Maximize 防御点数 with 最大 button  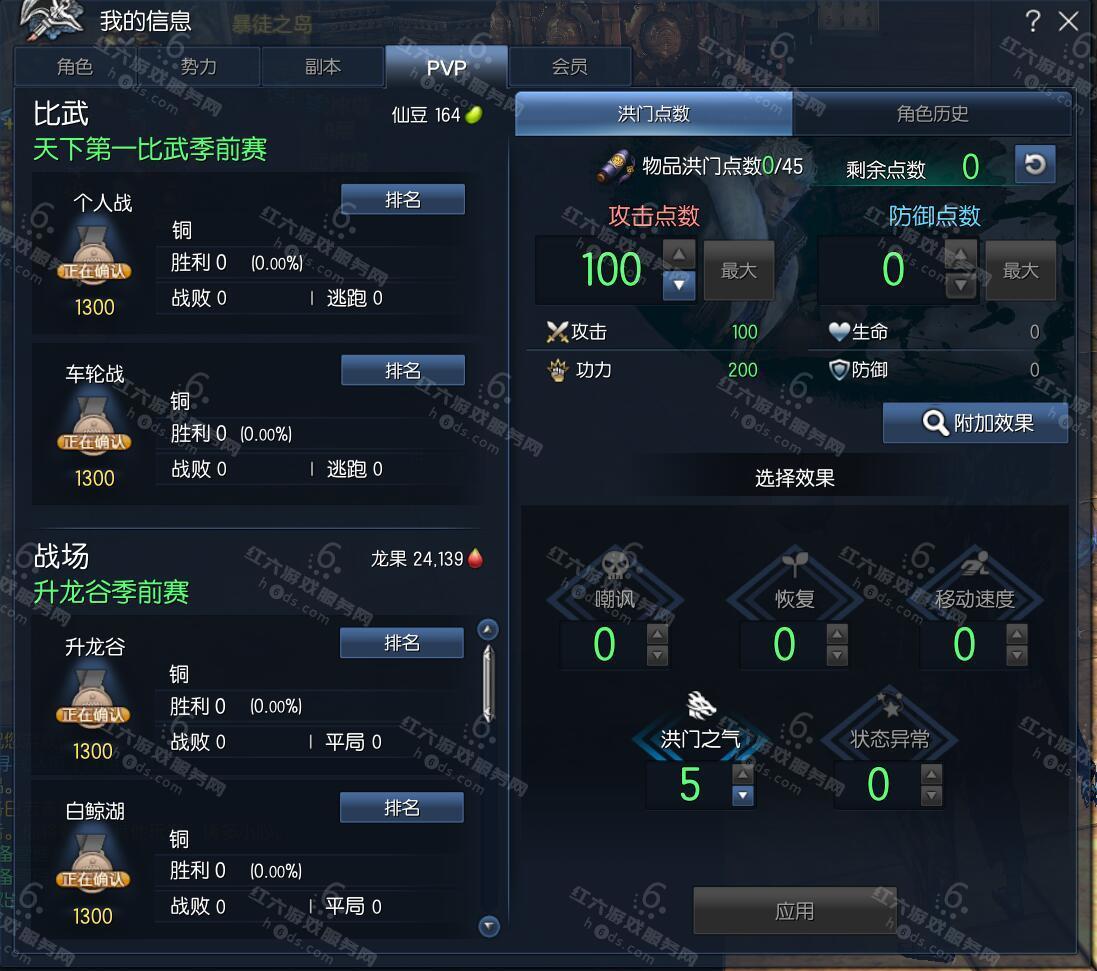point(1020,271)
